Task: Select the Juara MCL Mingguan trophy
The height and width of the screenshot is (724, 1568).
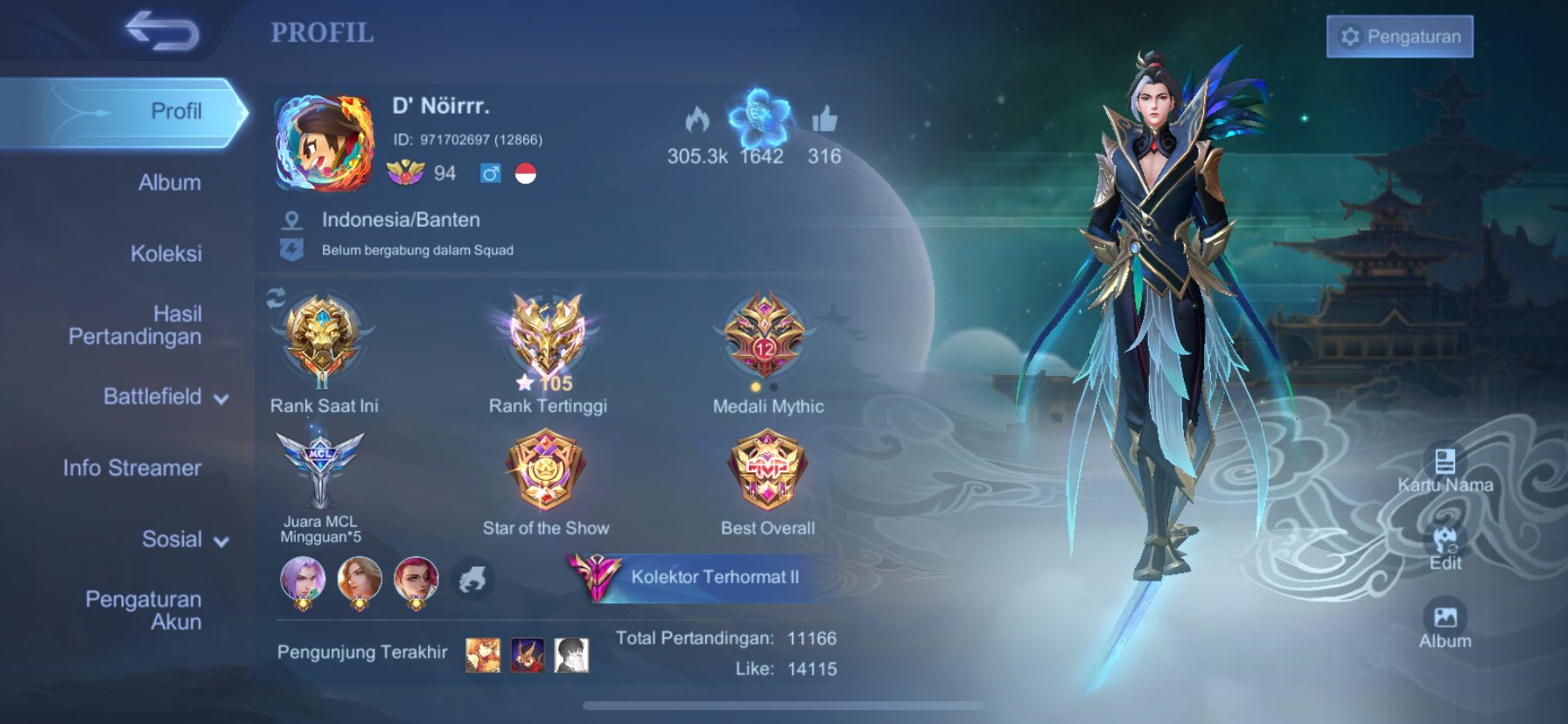Action: click(x=319, y=470)
